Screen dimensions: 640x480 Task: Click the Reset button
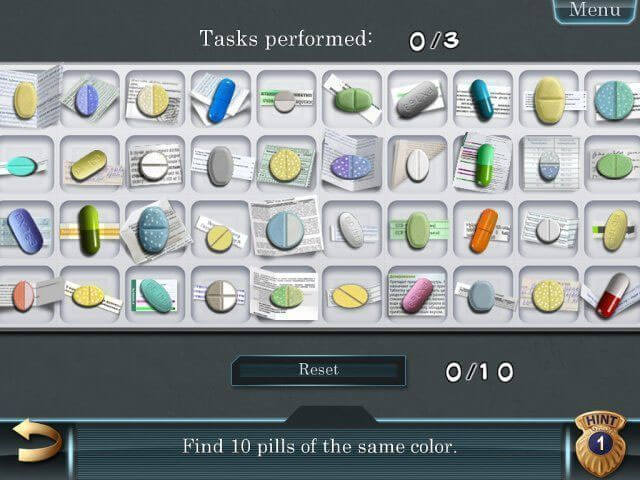tap(318, 370)
